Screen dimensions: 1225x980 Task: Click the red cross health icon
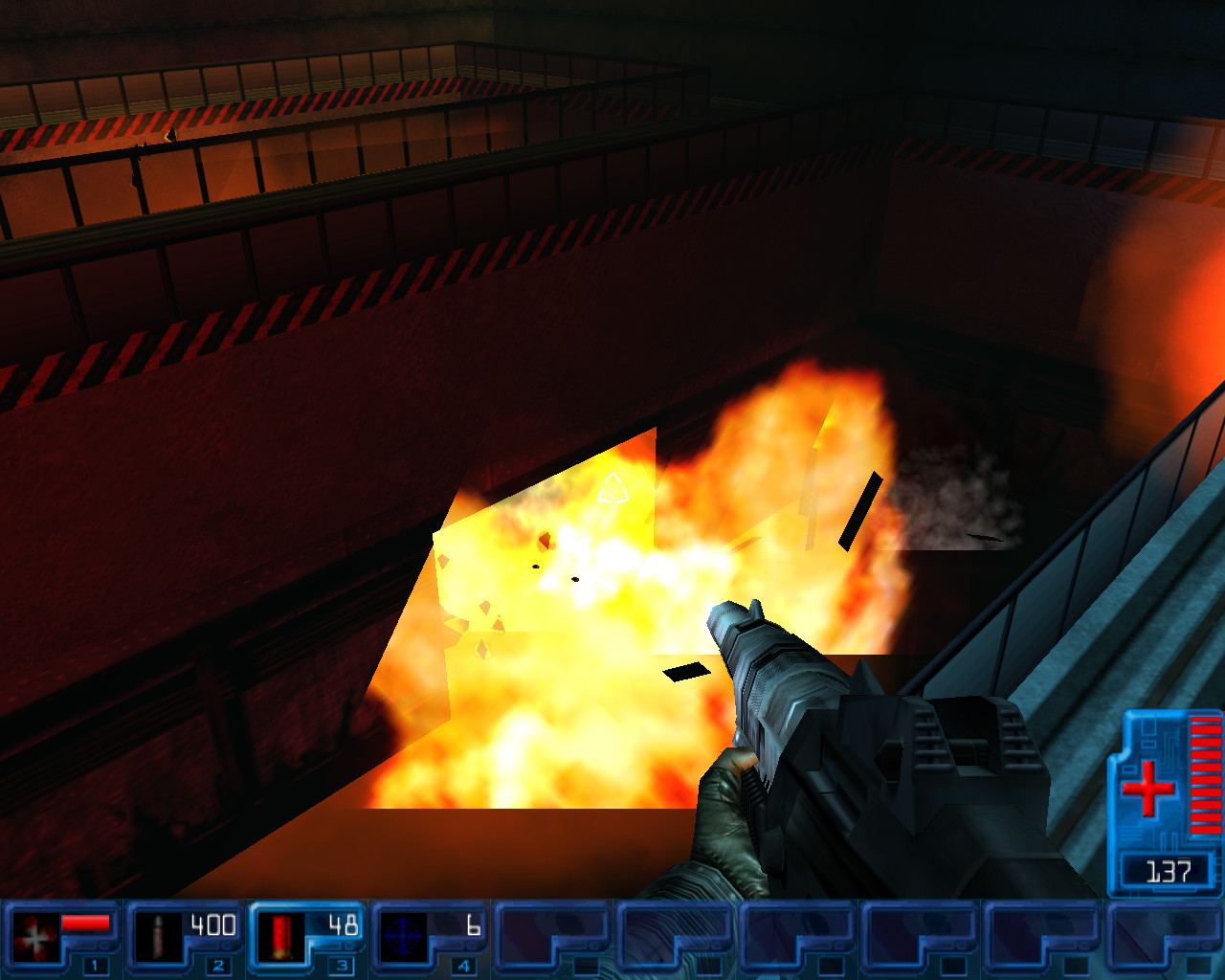coord(1149,787)
